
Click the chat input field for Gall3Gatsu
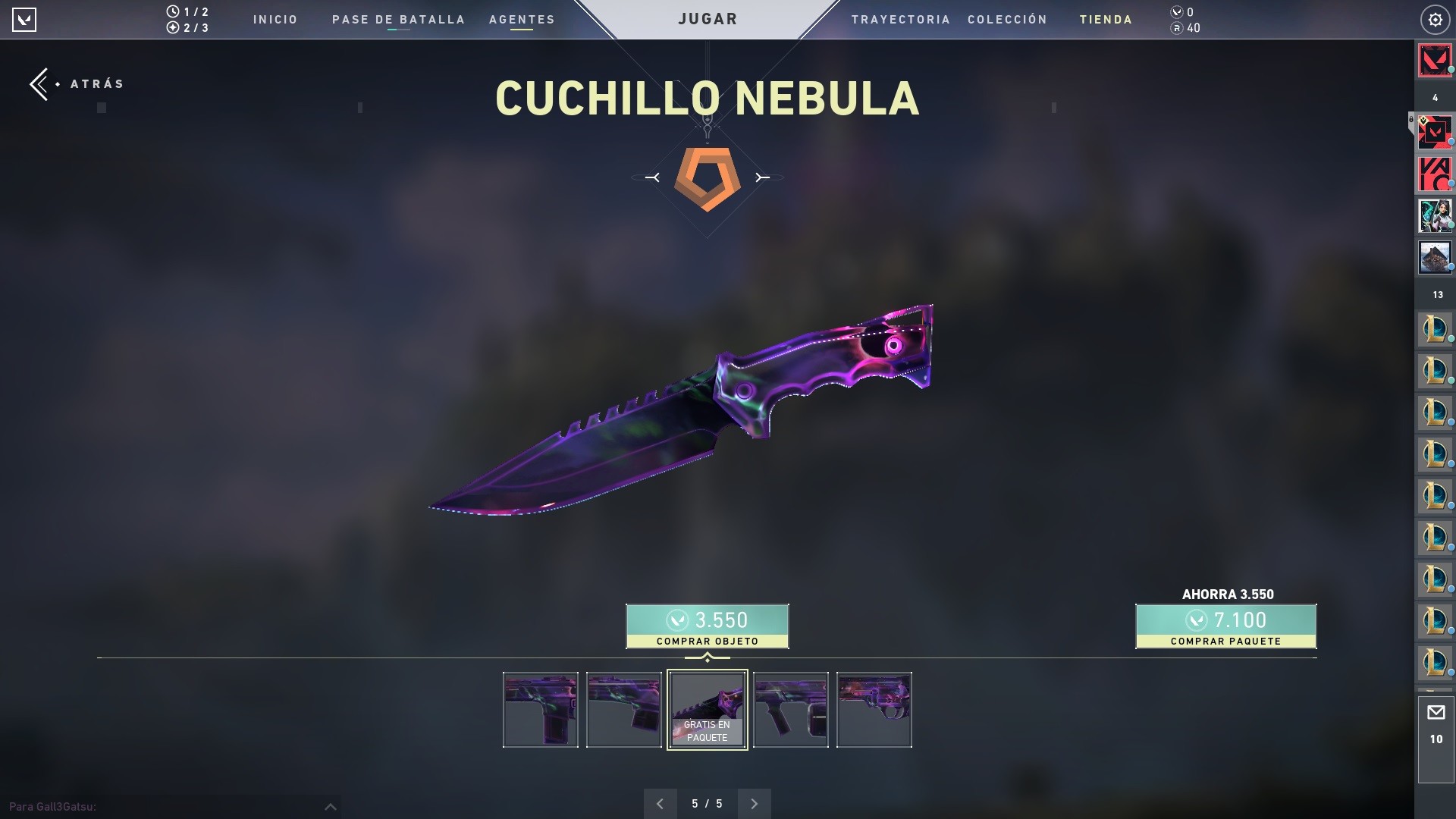[x=152, y=808]
